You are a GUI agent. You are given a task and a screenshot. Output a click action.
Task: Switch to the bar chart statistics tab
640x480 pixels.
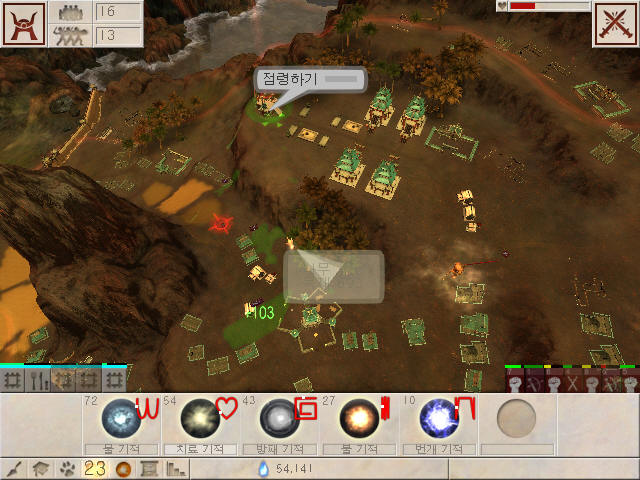[176, 469]
